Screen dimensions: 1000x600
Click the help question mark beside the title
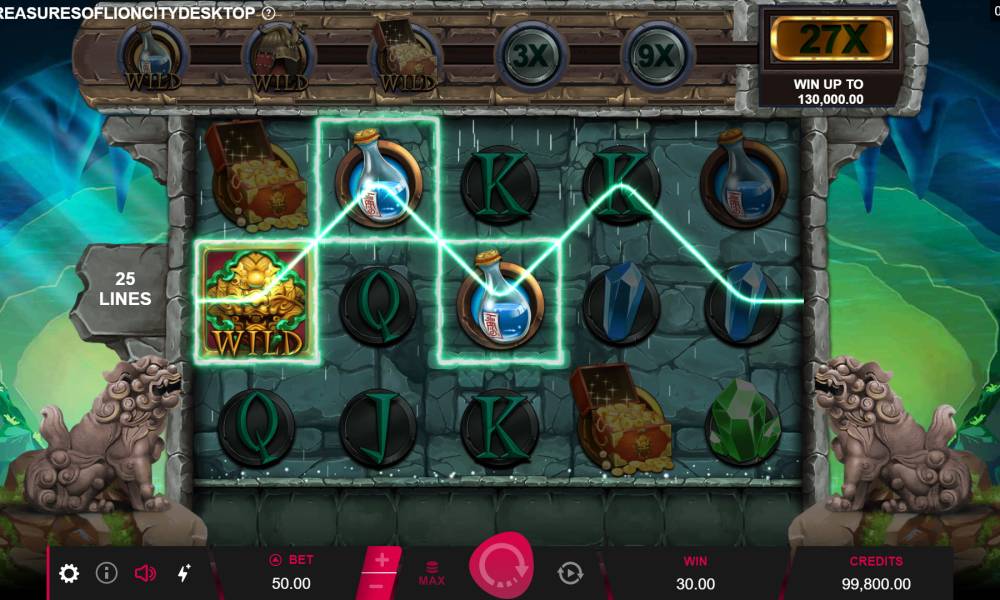coord(268,13)
